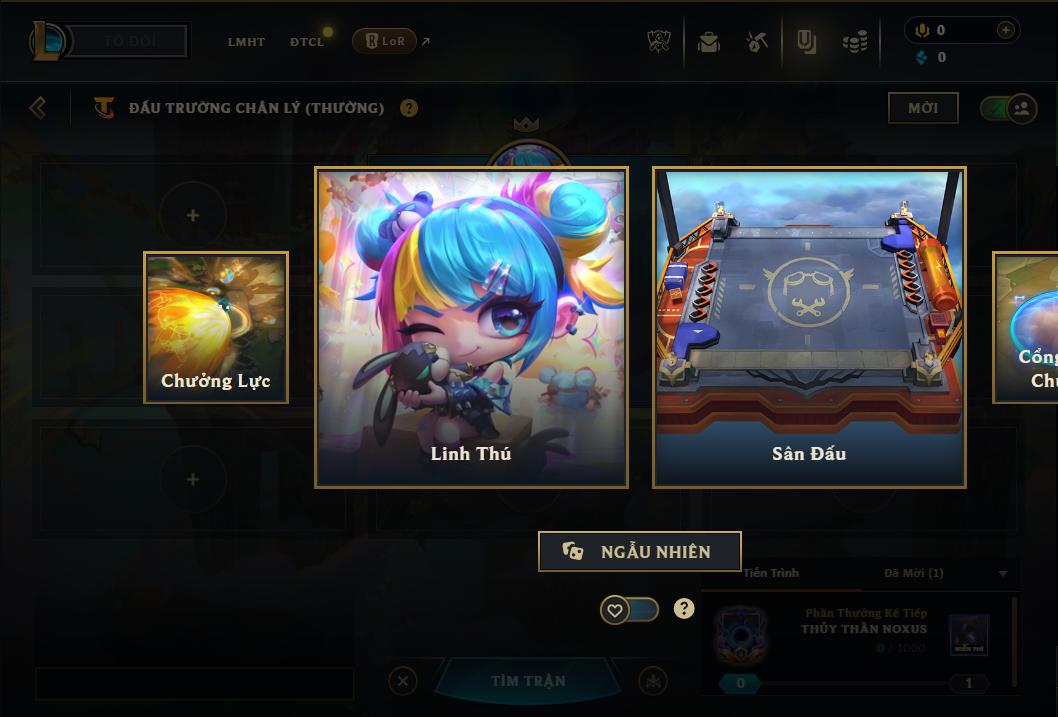
Task: Show help for Đấu Trường Chân Lý mode
Action: (409, 108)
